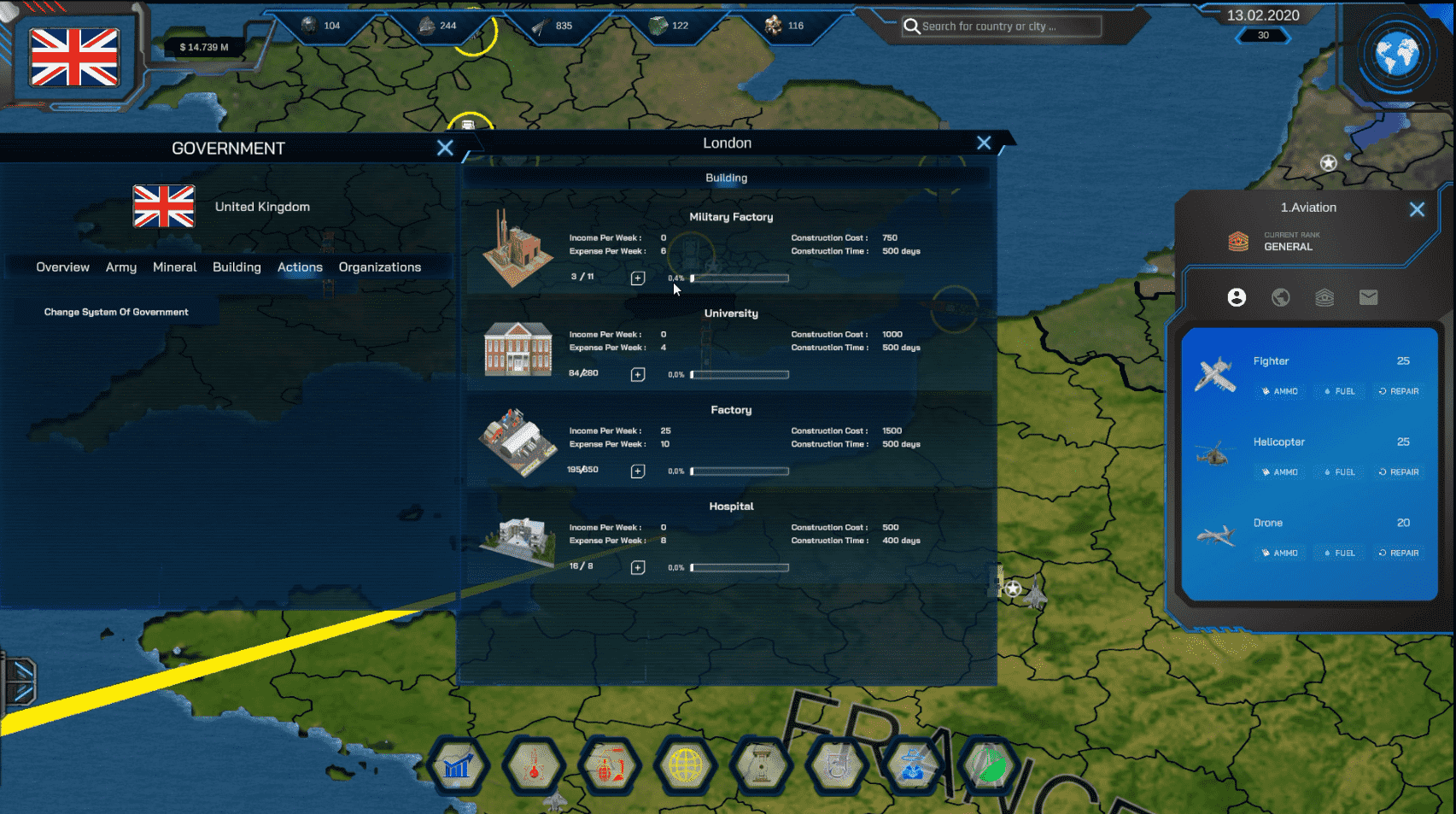The width and height of the screenshot is (1456, 814).
Task: Click the United Kingdom flag emblem
Action: (x=74, y=57)
